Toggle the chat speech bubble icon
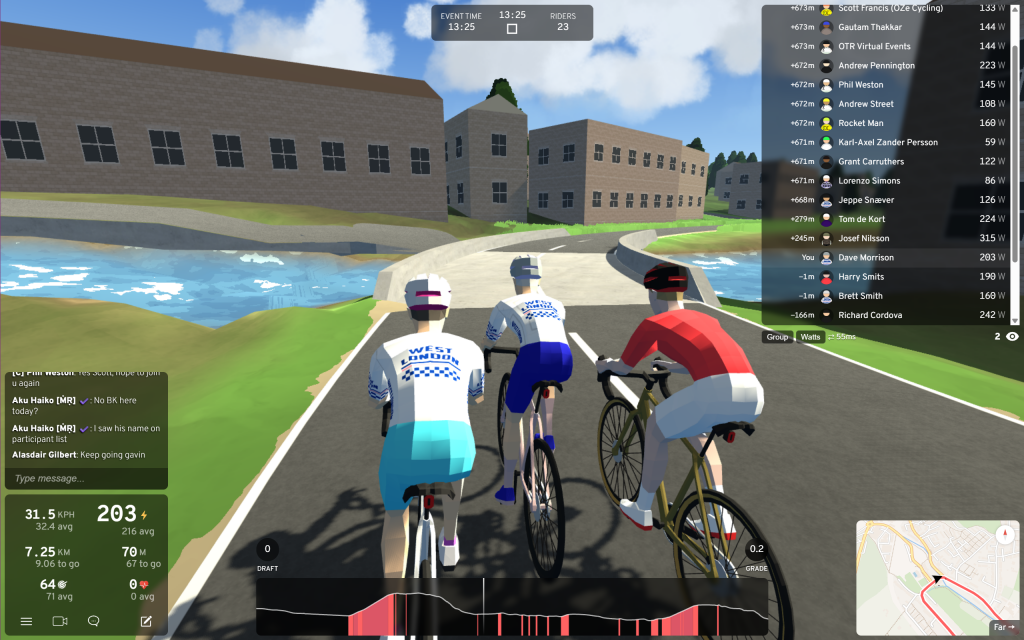The image size is (1024, 640). pyautogui.click(x=94, y=621)
